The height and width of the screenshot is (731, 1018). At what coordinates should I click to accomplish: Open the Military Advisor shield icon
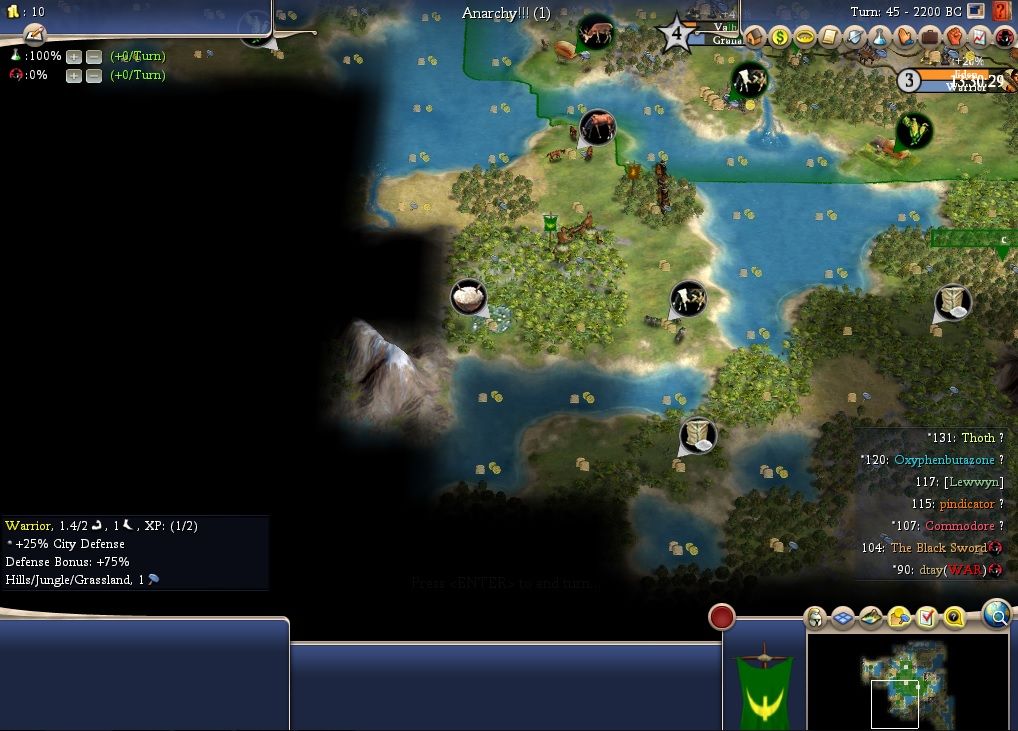855,37
